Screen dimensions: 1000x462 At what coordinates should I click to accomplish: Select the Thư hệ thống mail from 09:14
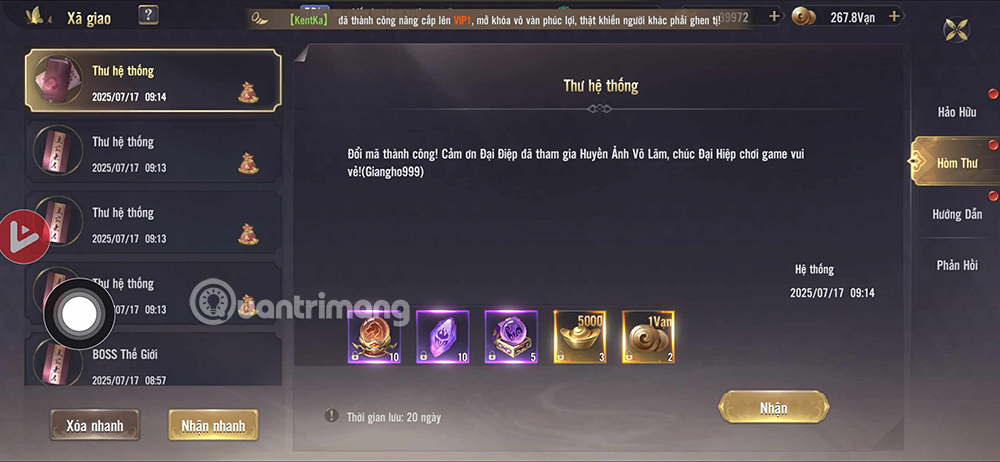click(x=152, y=82)
